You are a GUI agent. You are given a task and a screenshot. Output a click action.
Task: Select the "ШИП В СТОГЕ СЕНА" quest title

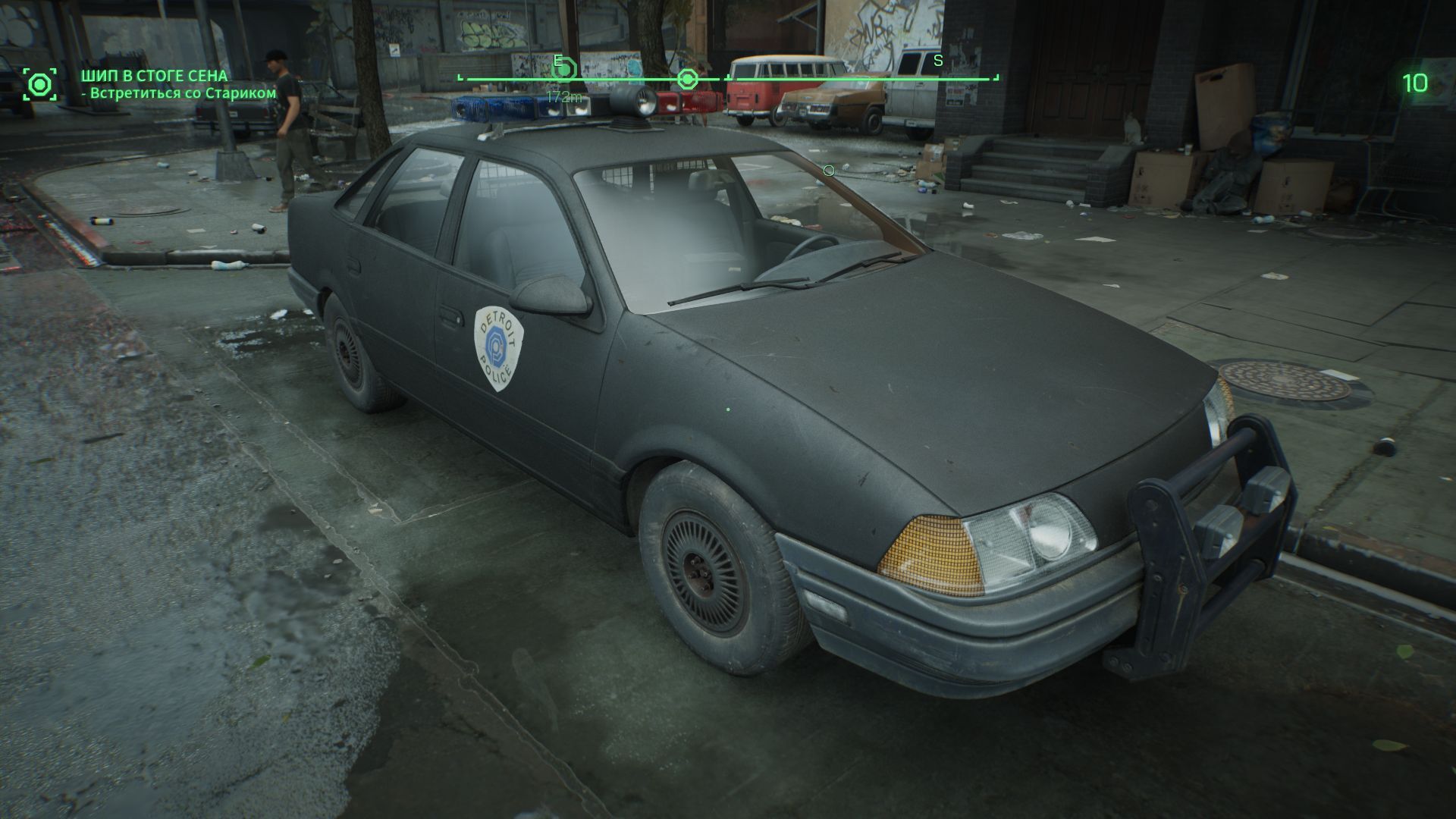(x=155, y=76)
